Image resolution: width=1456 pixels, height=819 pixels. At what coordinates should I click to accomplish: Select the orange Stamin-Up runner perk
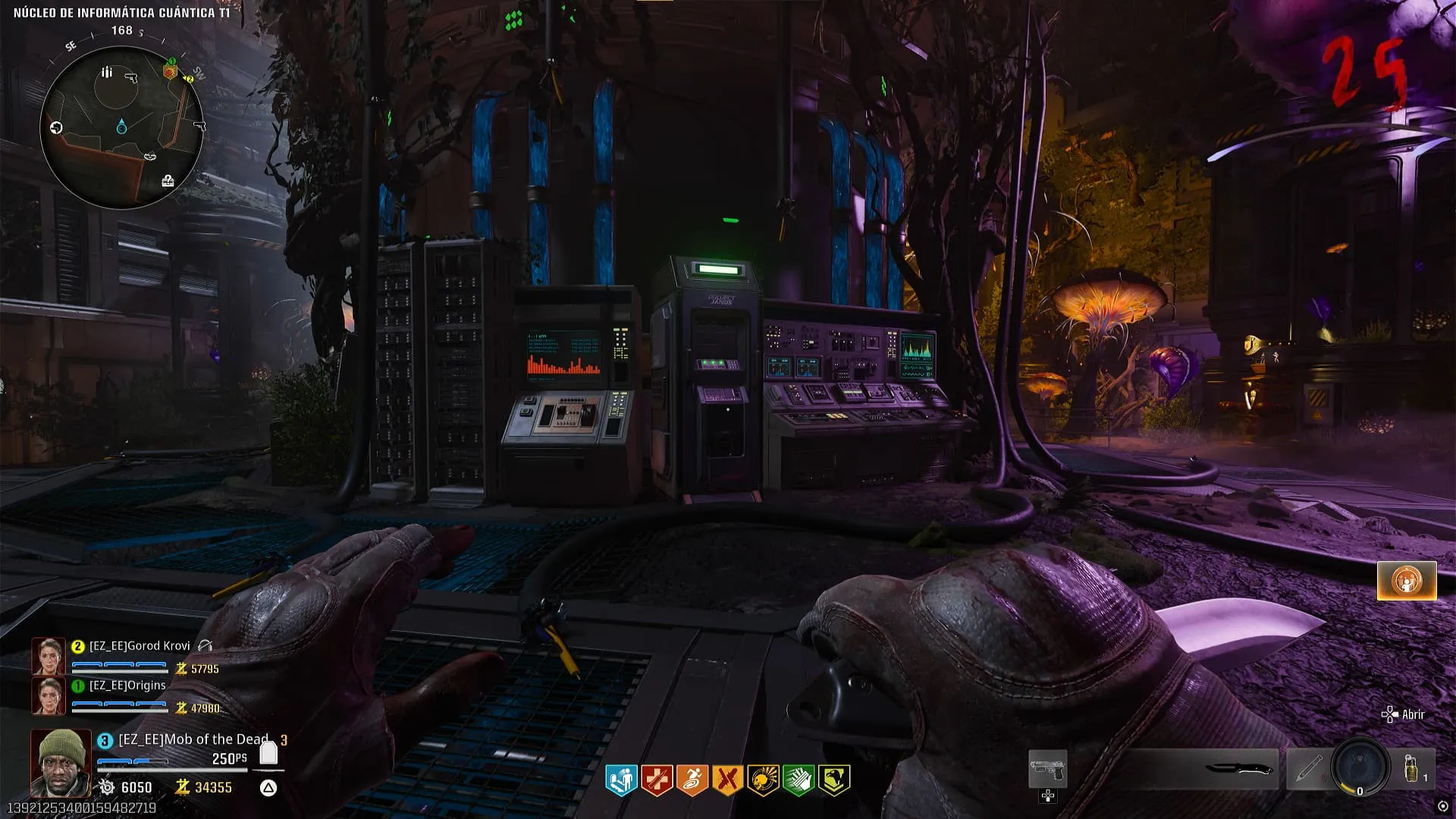(692, 780)
